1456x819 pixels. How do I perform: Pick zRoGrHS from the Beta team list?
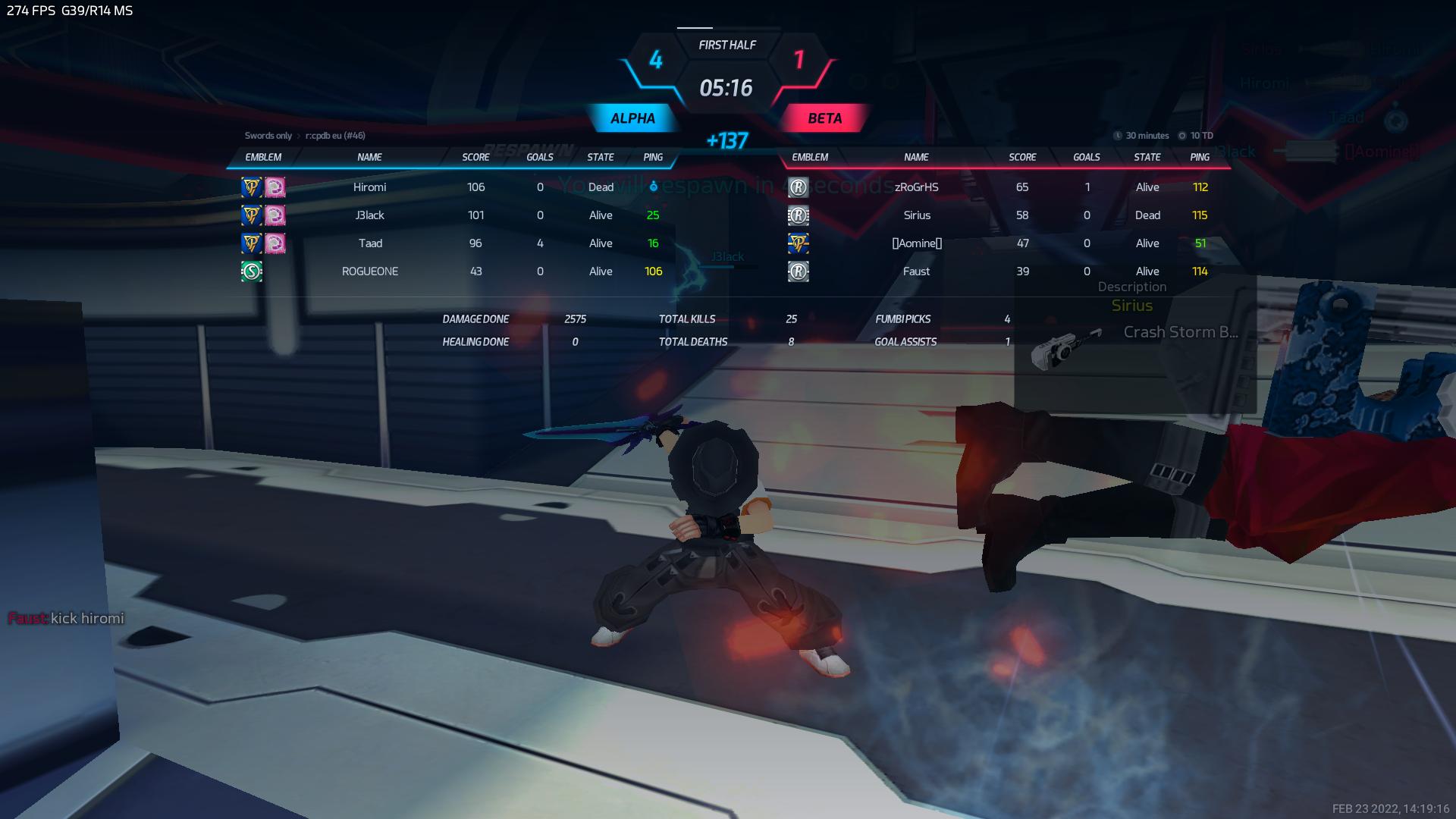916,187
